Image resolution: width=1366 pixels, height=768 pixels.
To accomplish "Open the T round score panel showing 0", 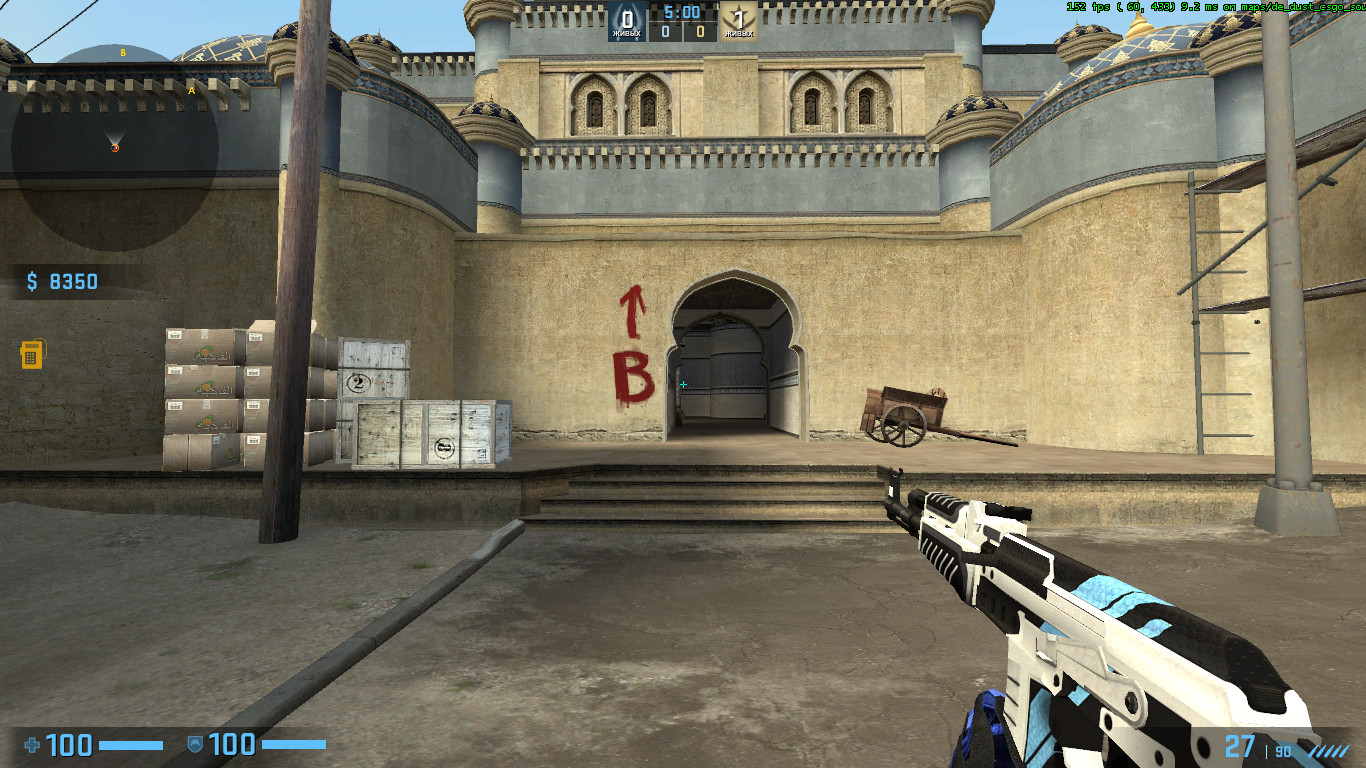I will 700,31.
